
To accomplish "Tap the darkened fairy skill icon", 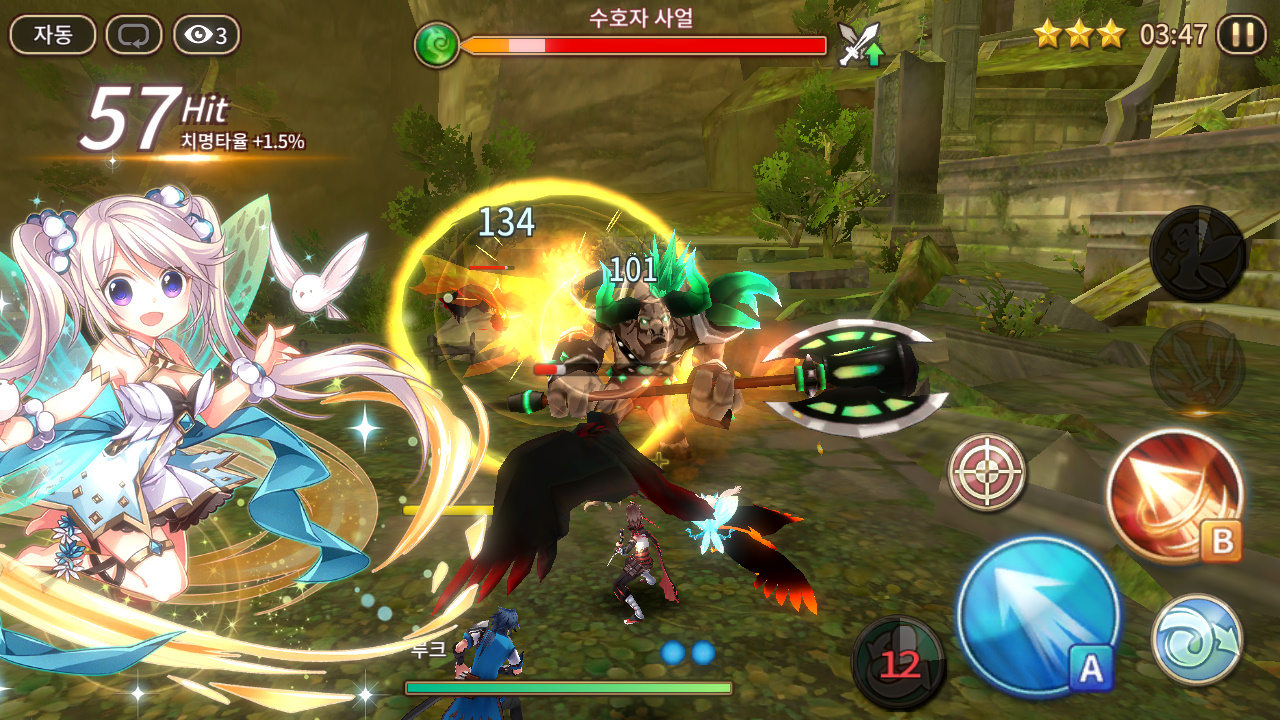I will (1197, 254).
